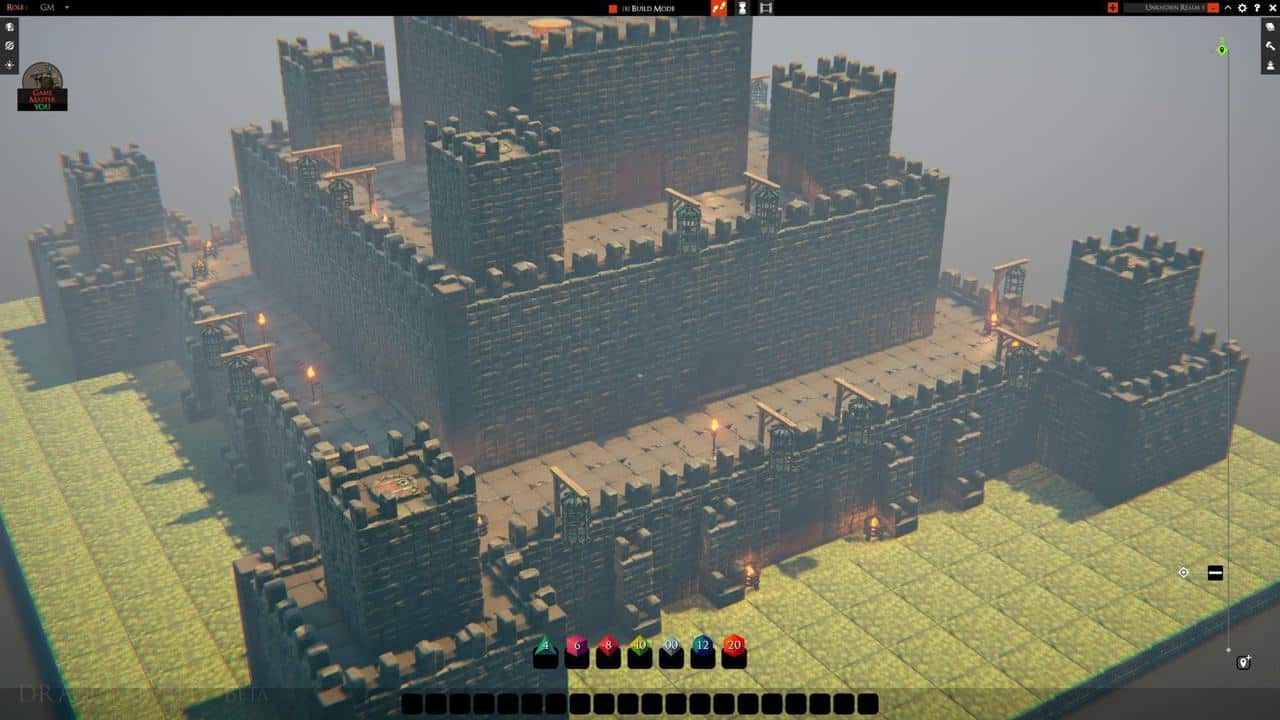Collapse the top bar using the chevron arrow
Image resolution: width=1280 pixels, height=720 pixels.
coord(1229,8)
